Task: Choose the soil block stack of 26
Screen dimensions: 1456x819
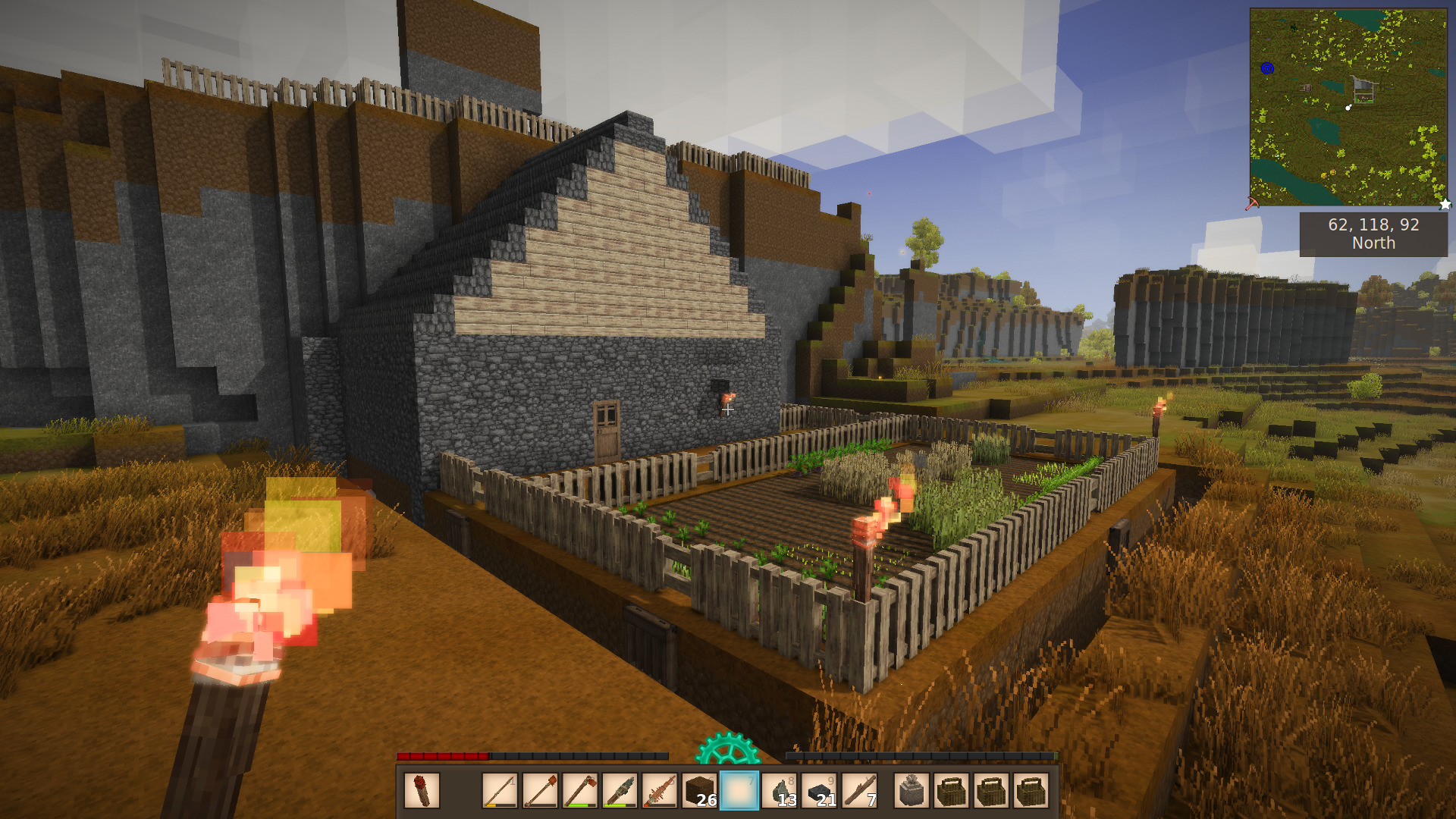Action: coord(700,791)
